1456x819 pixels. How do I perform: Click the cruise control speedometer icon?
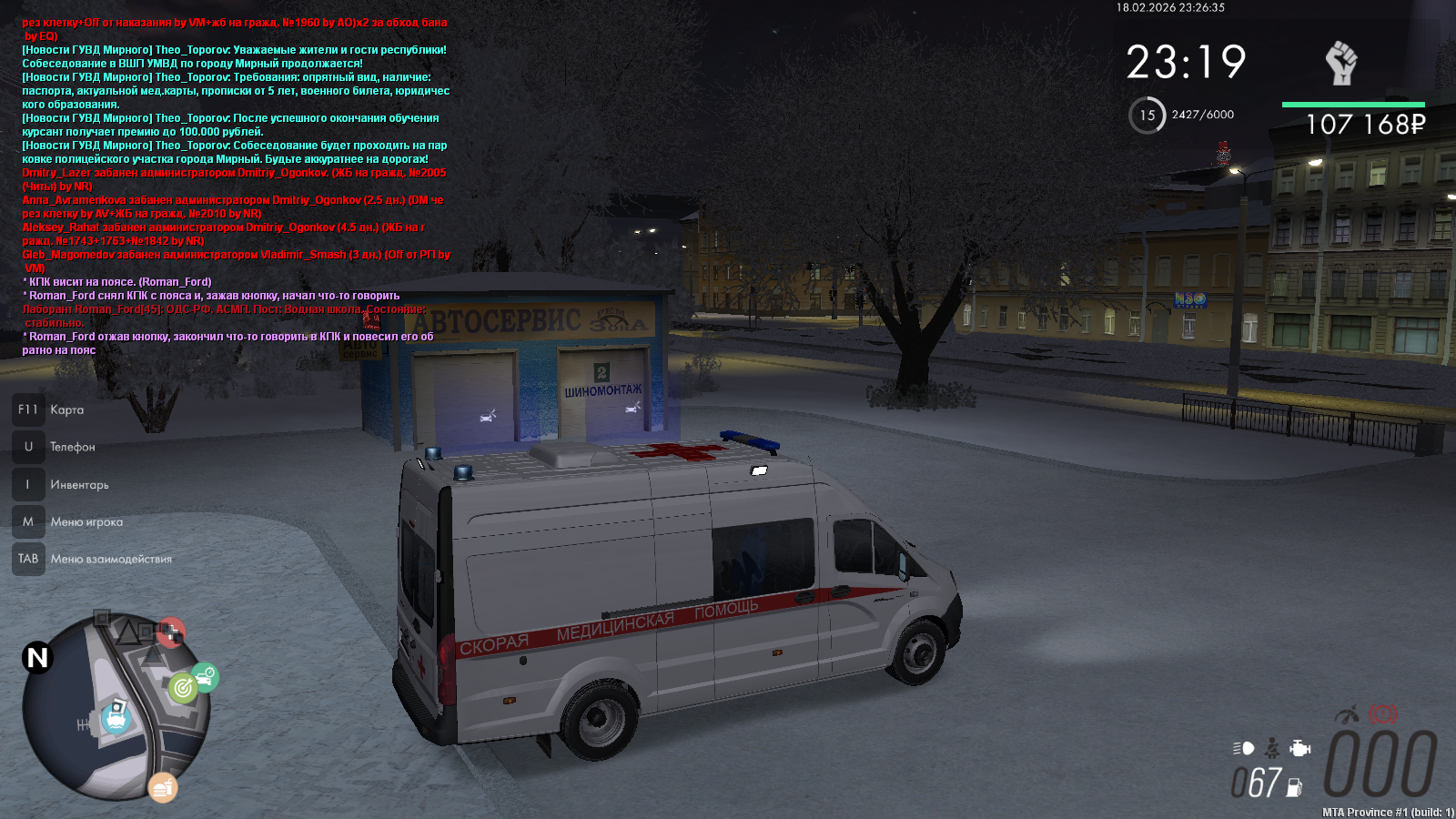point(1348,714)
